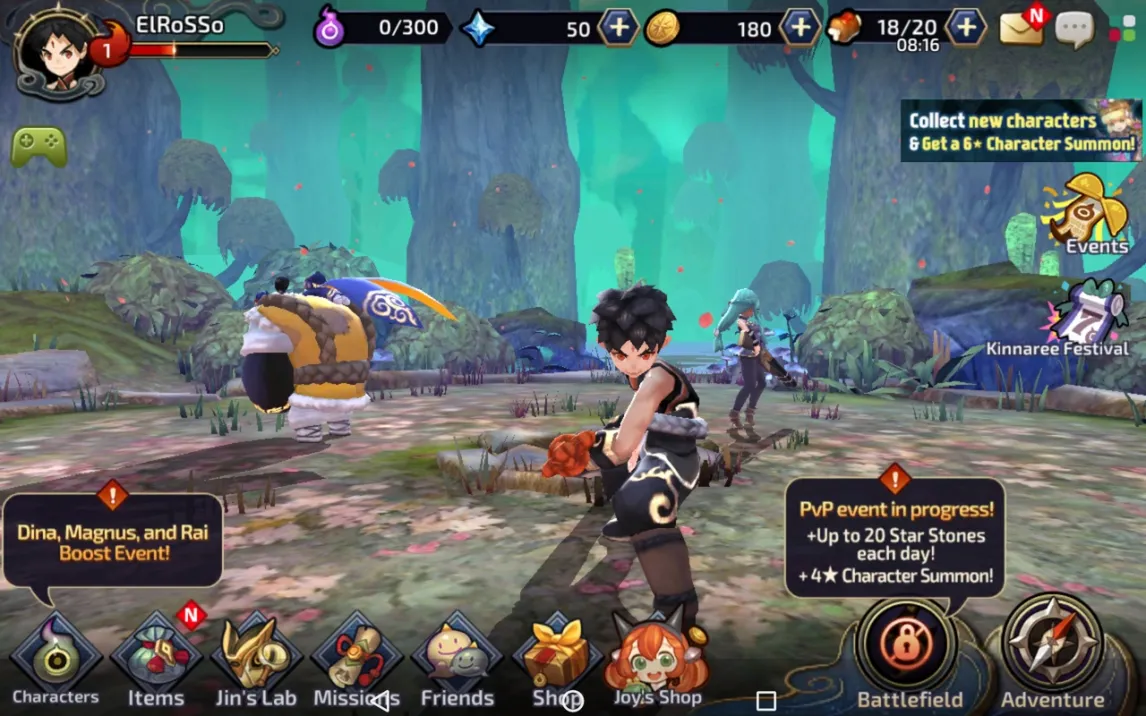Open the chat speech bubble
The image size is (1146, 716).
point(1074,29)
